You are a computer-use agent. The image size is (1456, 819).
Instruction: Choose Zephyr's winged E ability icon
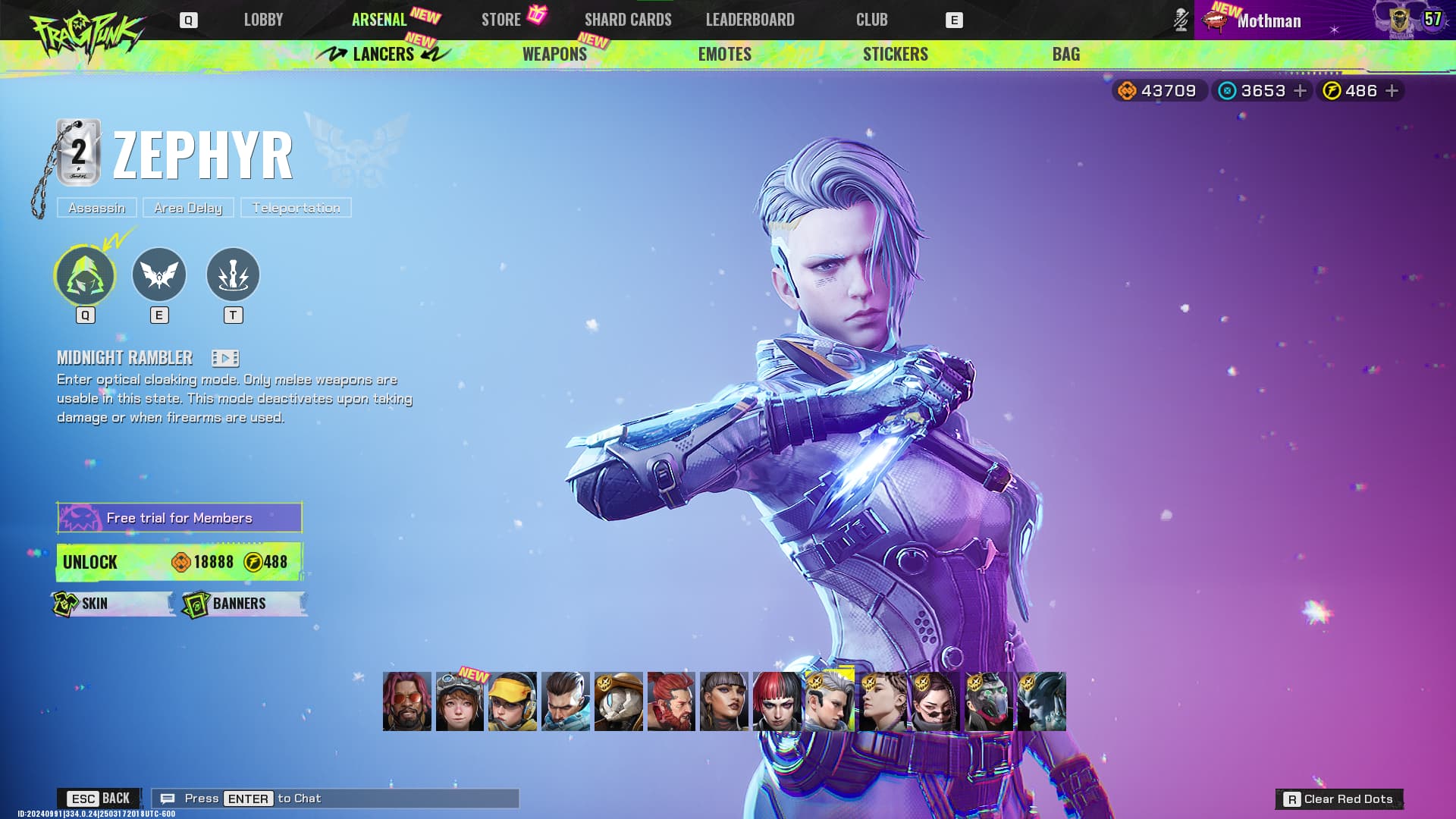pyautogui.click(x=159, y=275)
